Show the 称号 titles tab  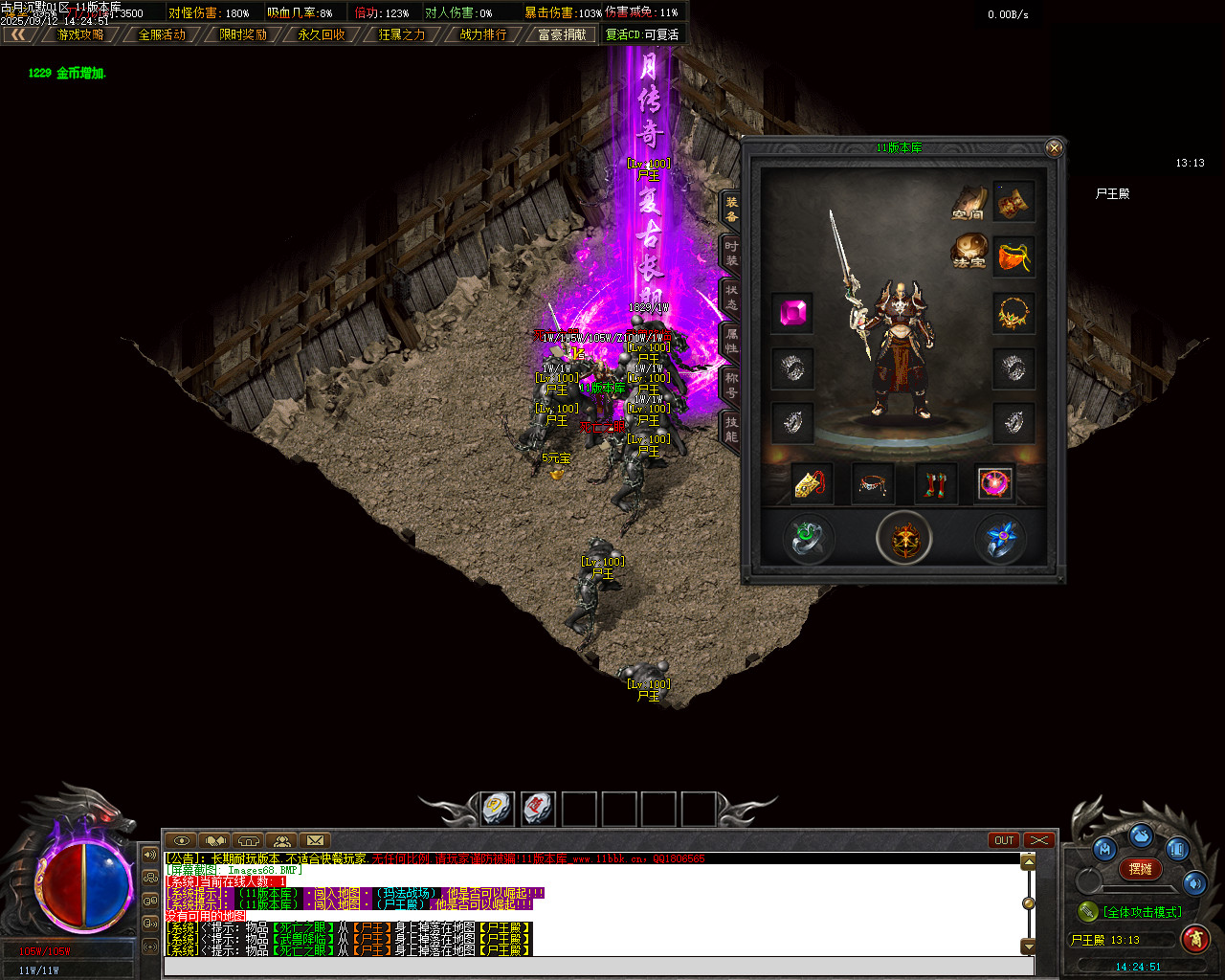click(x=731, y=385)
